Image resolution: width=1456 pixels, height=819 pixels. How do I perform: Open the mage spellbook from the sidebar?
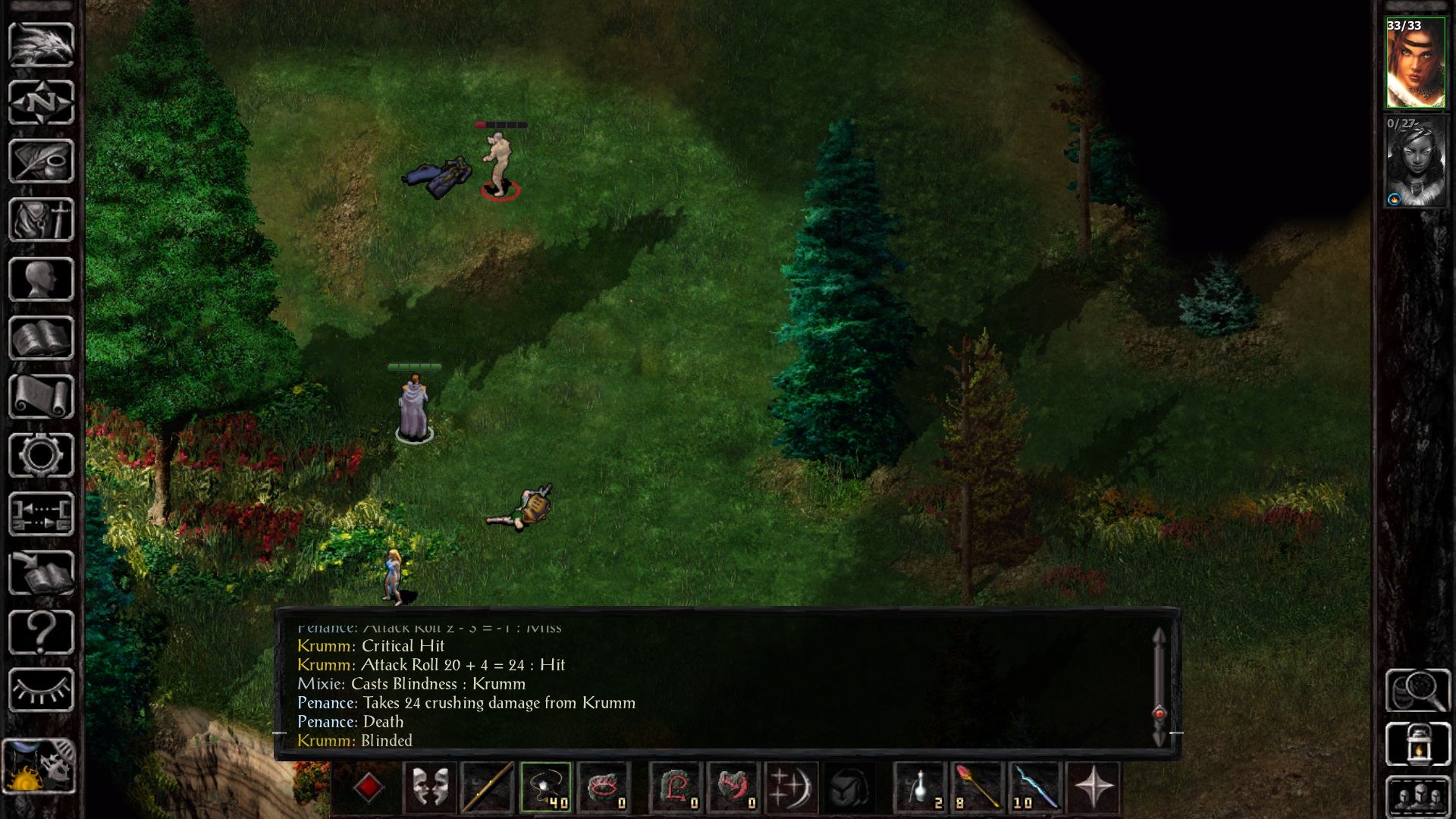point(41,338)
